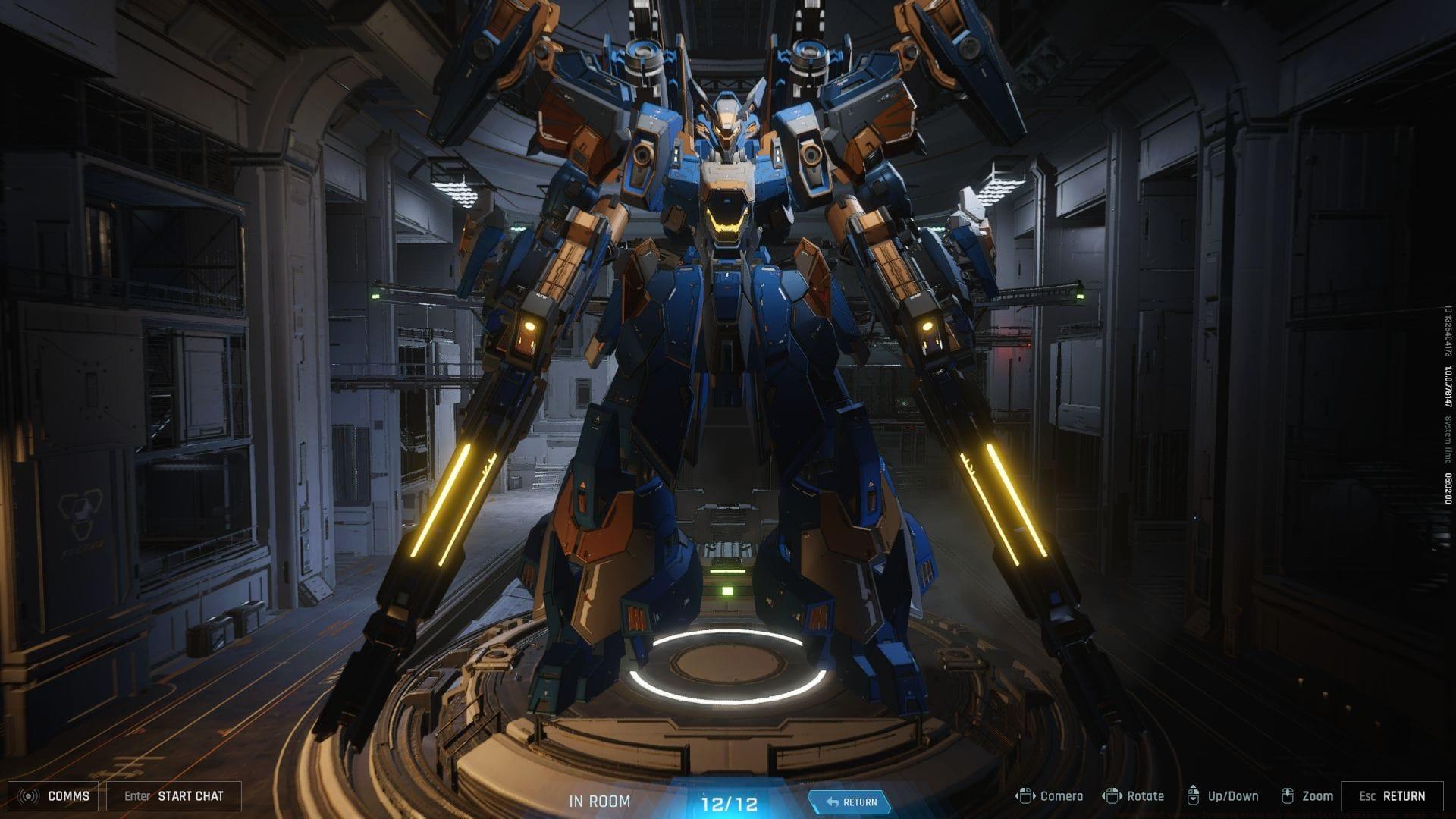1456x819 pixels.
Task: Click the blue RETURN arrow button
Action: click(850, 802)
